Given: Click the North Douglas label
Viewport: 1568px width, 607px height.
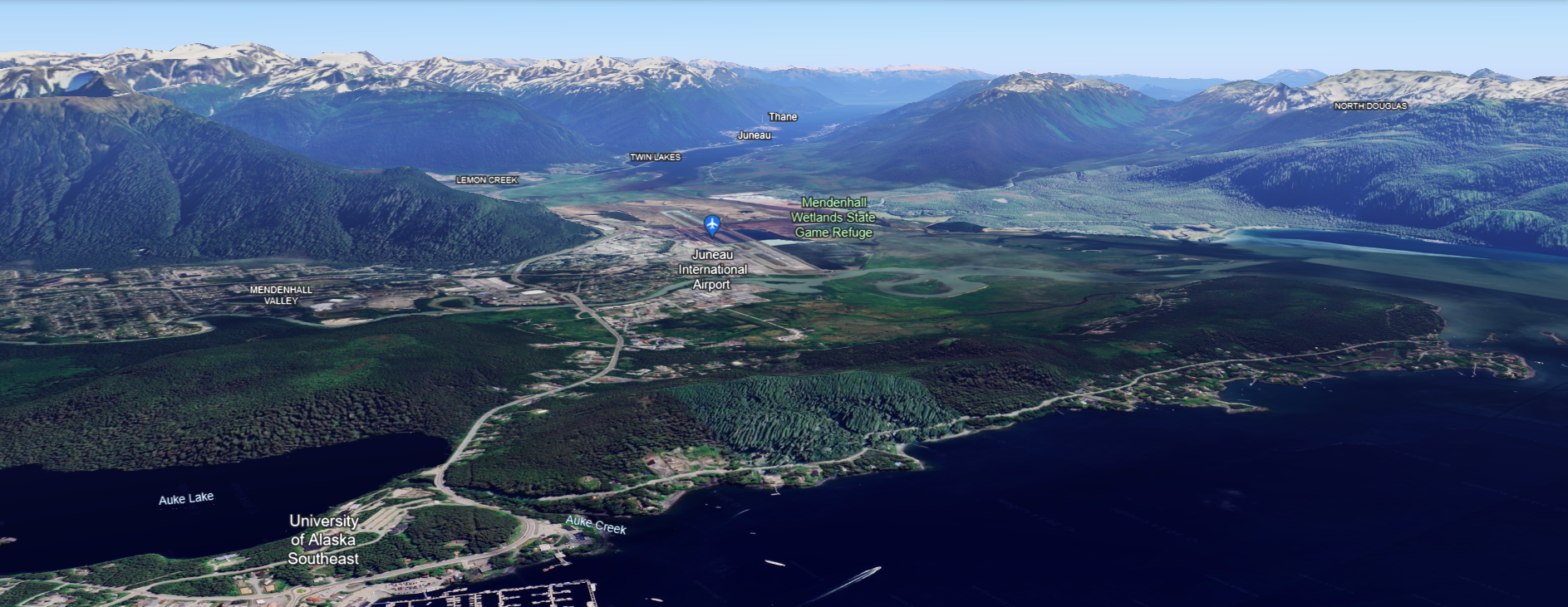Looking at the screenshot, I should pyautogui.click(x=1370, y=106).
